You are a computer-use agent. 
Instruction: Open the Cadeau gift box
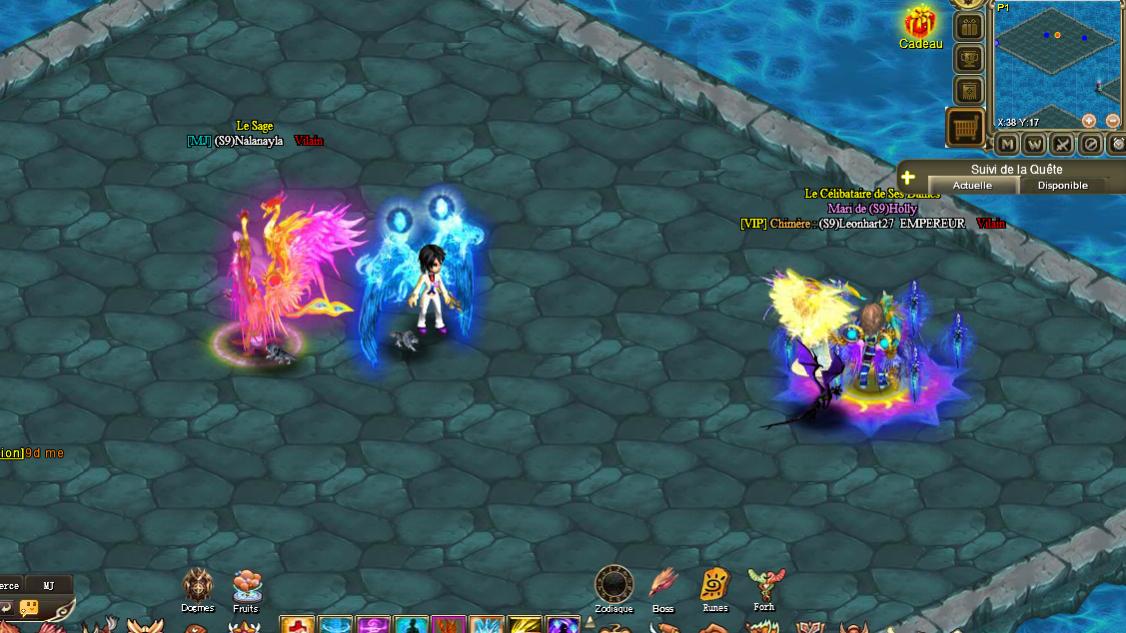pos(920,24)
